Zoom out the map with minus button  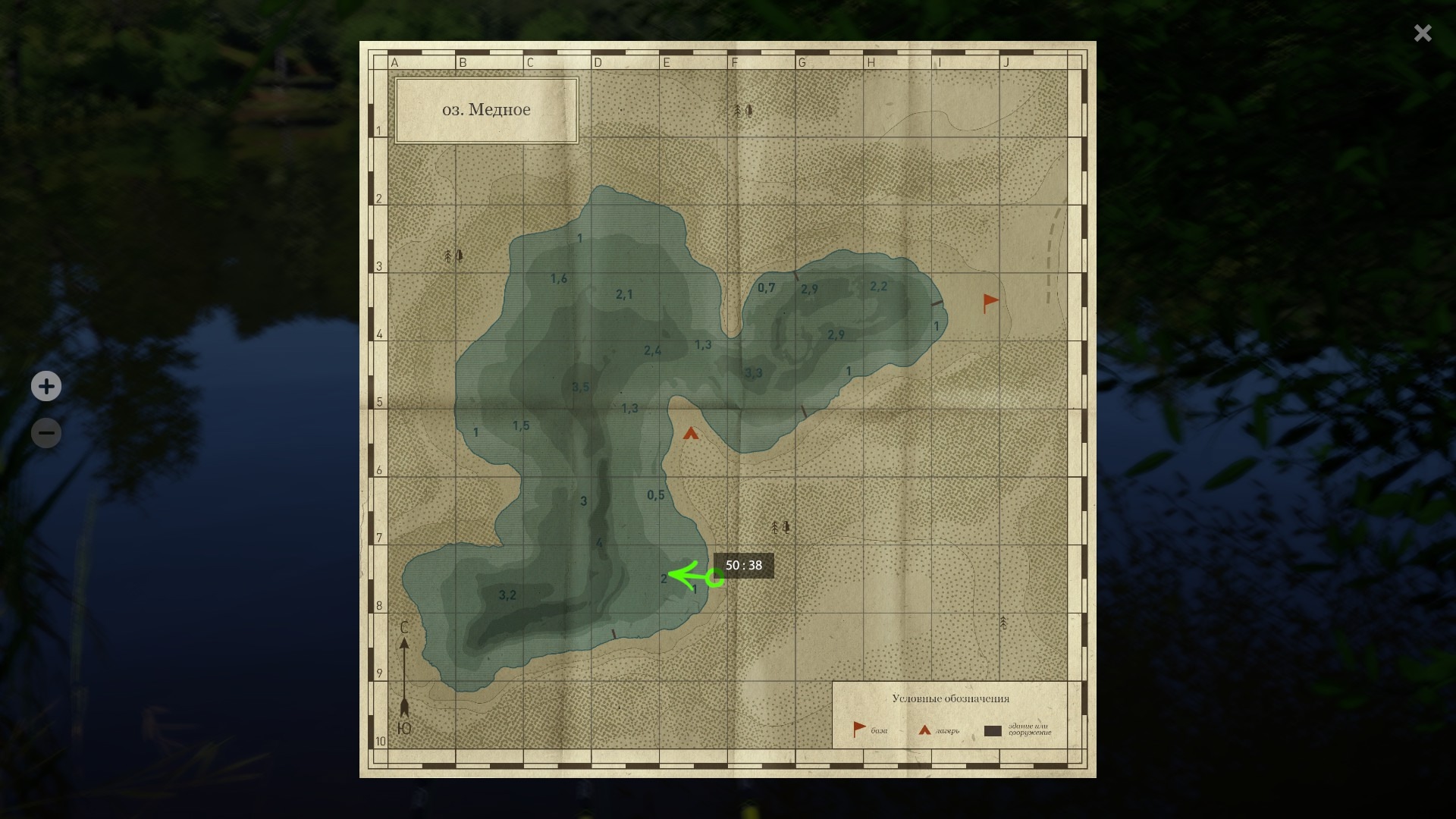(x=46, y=433)
